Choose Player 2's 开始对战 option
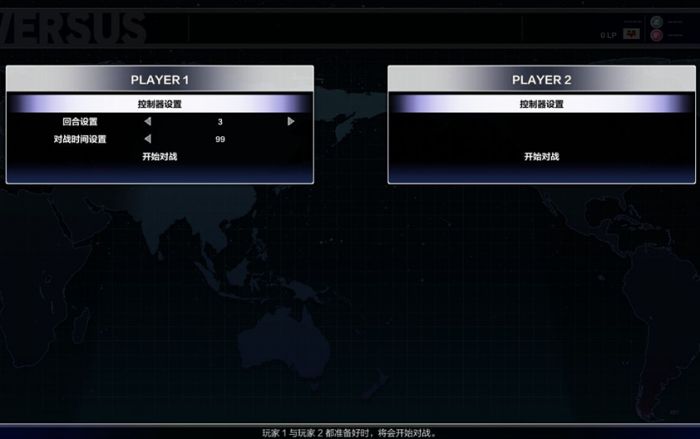The image size is (700, 439). click(541, 157)
